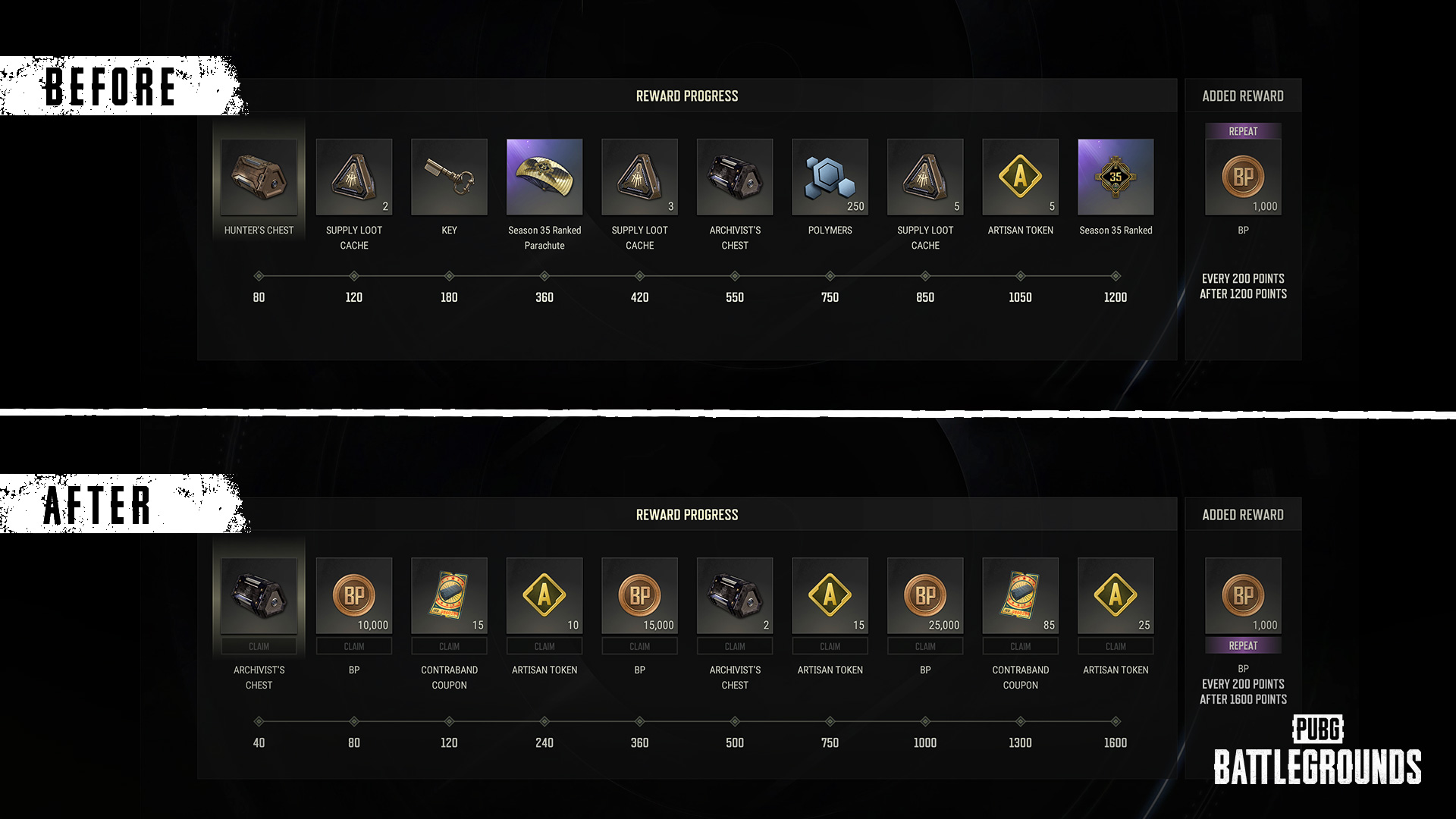The image size is (1456, 819).
Task: Claim the 15,000 BP reward
Action: point(639,646)
